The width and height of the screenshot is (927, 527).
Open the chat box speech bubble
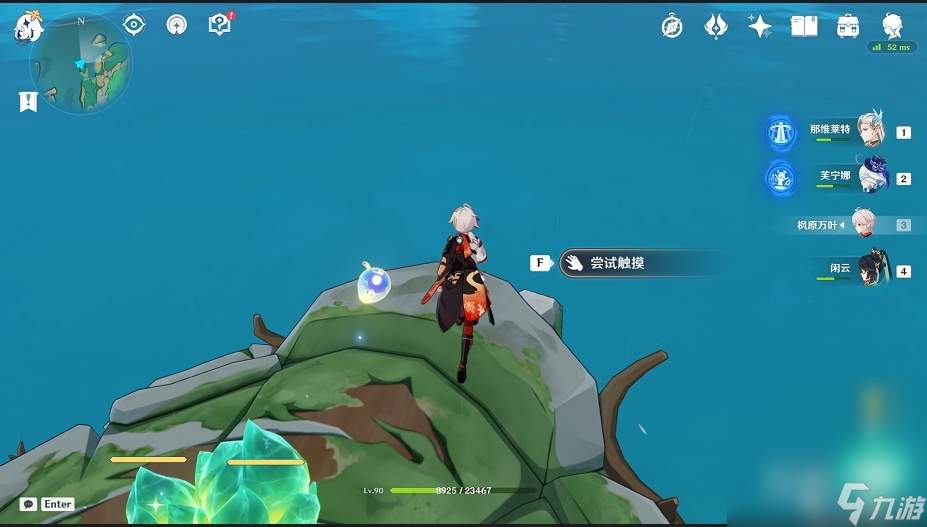[28, 504]
